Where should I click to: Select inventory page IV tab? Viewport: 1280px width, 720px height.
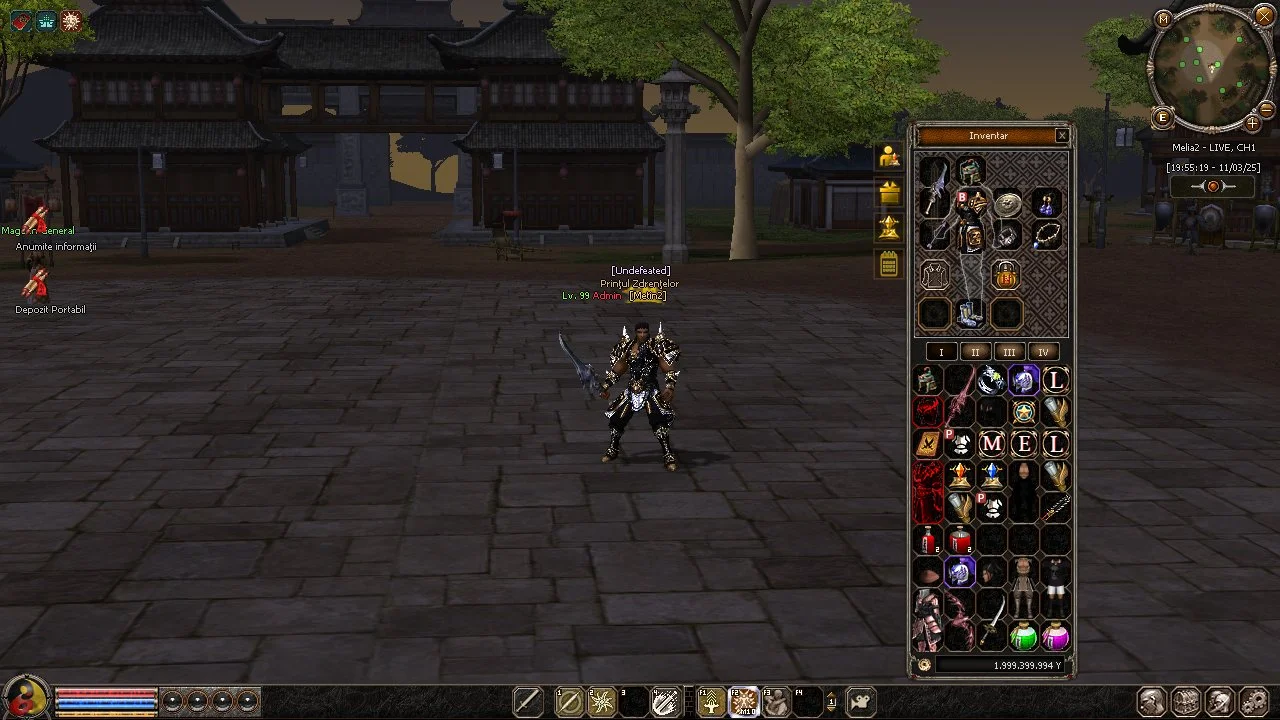(1043, 352)
